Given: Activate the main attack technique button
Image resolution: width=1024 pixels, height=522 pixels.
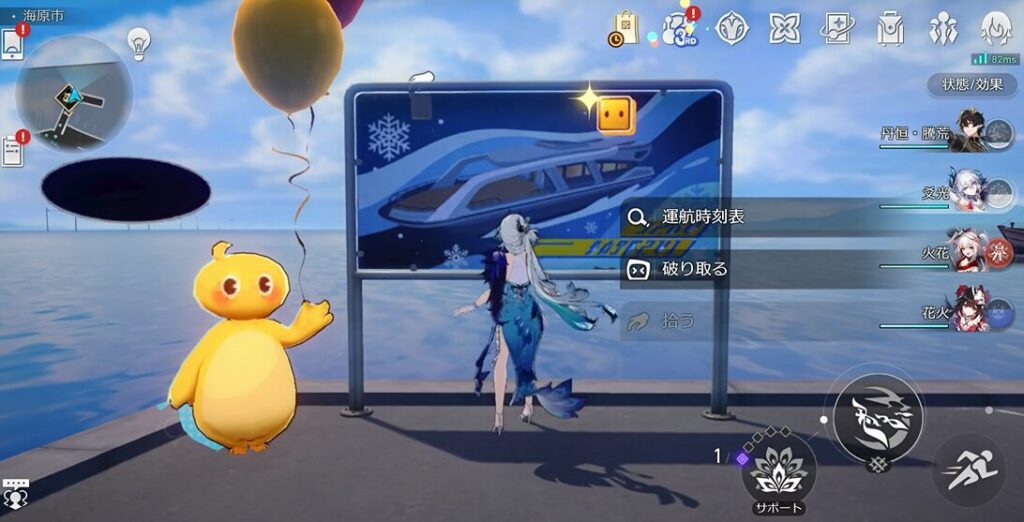Looking at the screenshot, I should (877, 413).
